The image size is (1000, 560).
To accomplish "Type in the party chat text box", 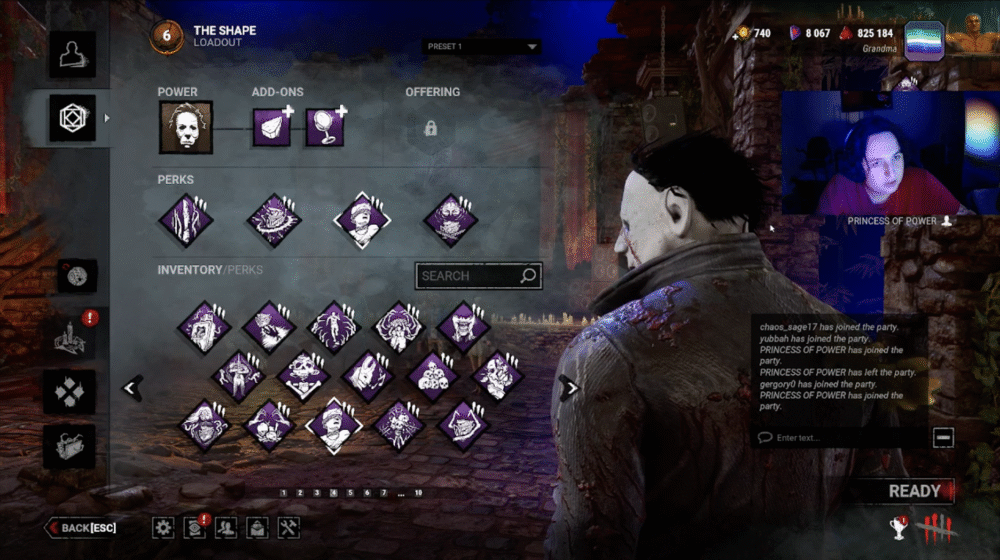I will coord(840,437).
